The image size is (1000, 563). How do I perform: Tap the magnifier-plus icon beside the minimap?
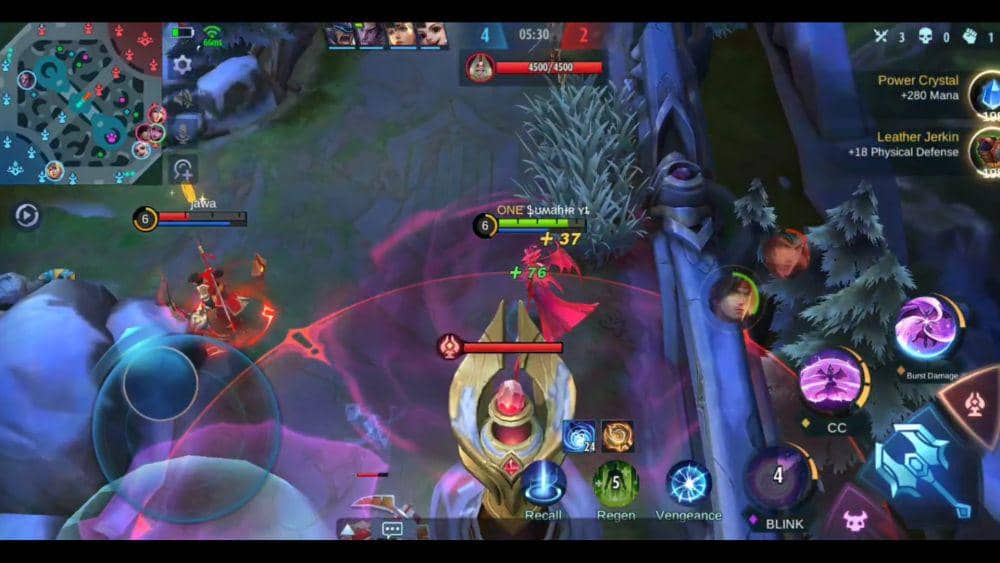click(182, 170)
